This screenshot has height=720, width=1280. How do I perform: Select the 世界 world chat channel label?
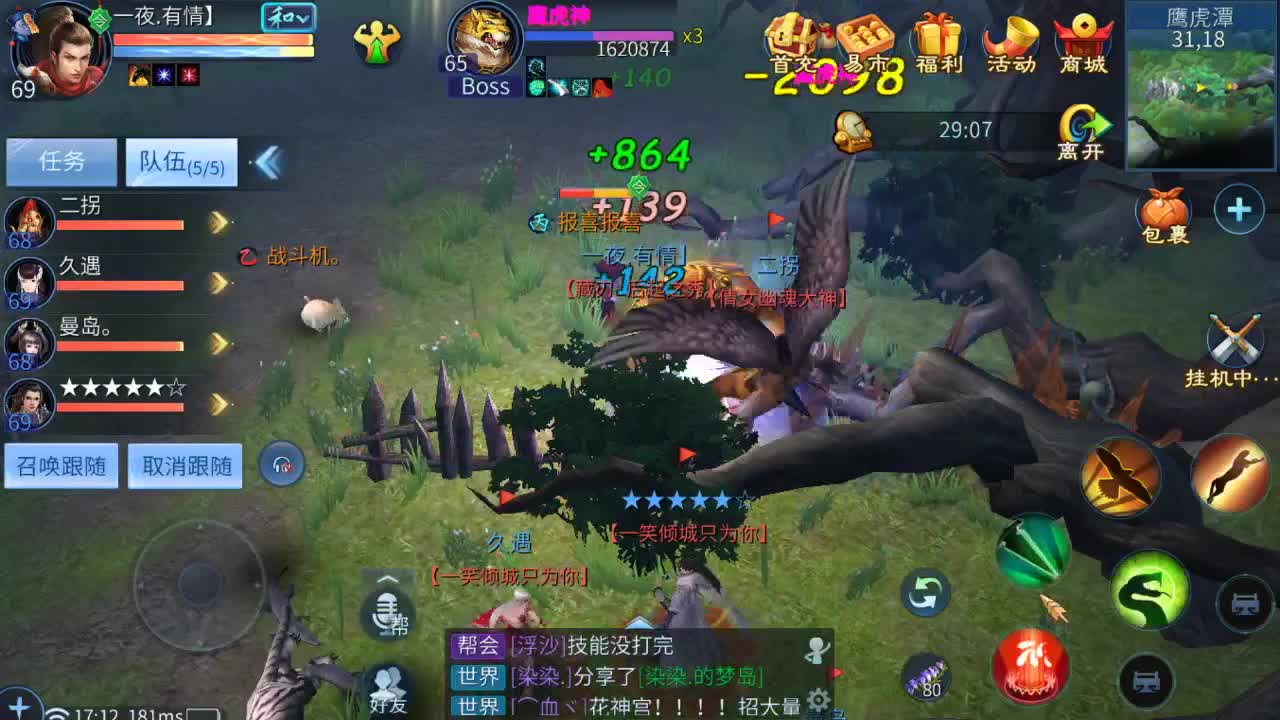(x=477, y=677)
